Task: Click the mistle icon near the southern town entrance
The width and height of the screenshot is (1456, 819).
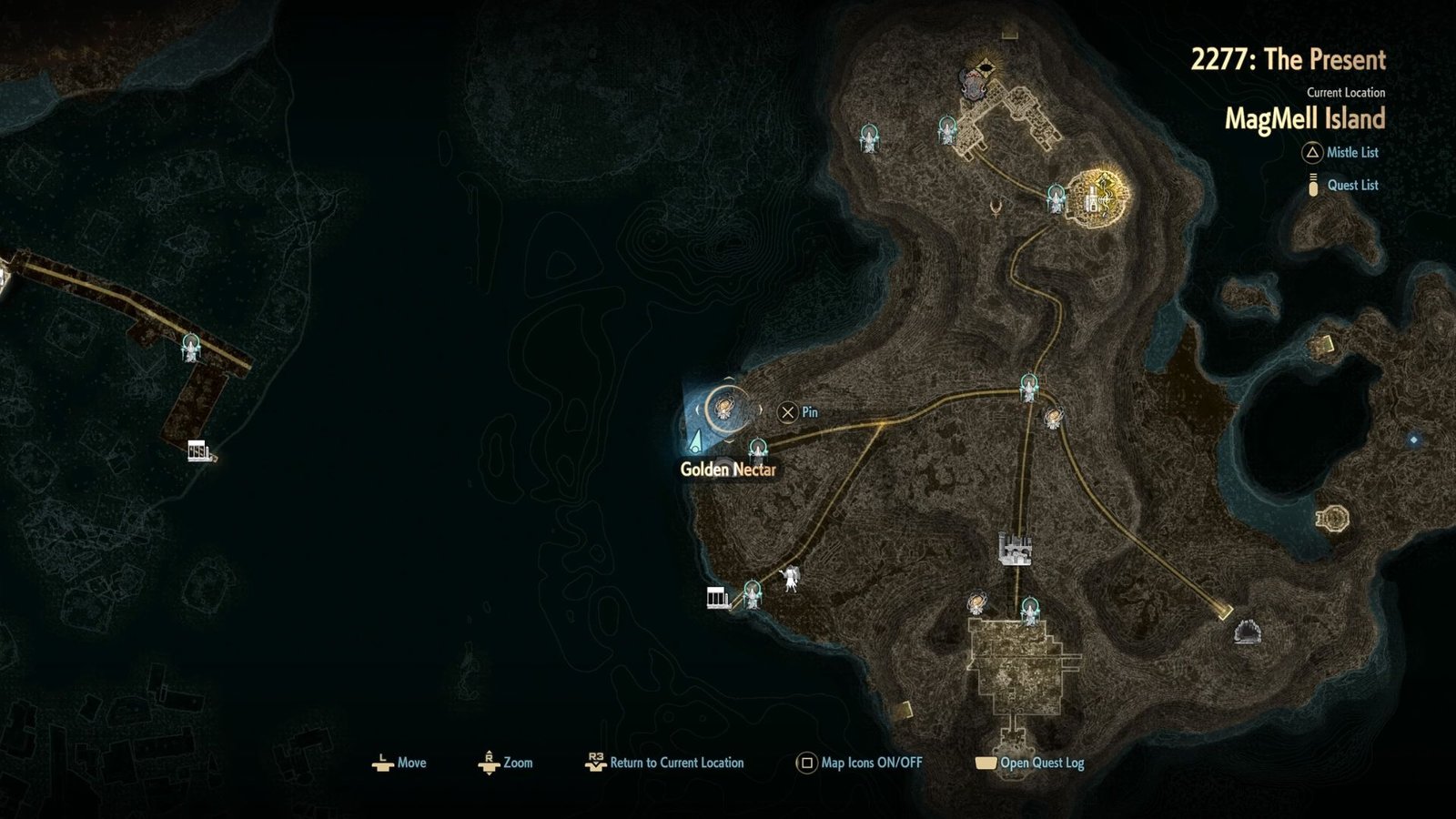Action: click(1030, 607)
